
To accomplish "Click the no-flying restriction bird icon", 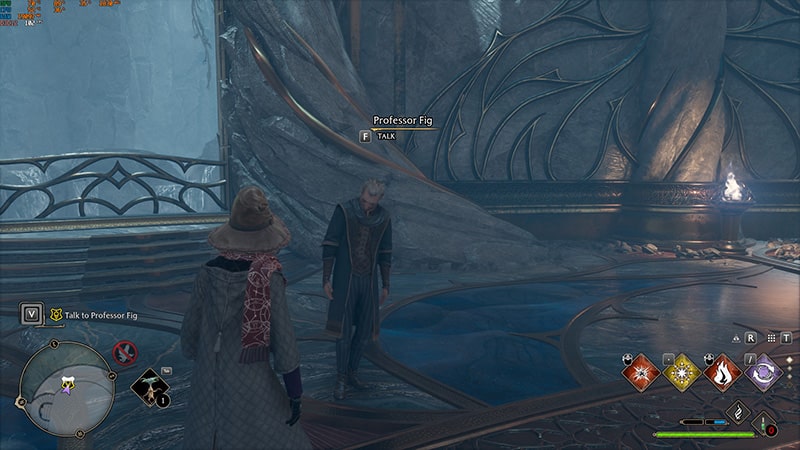I will coord(125,352).
